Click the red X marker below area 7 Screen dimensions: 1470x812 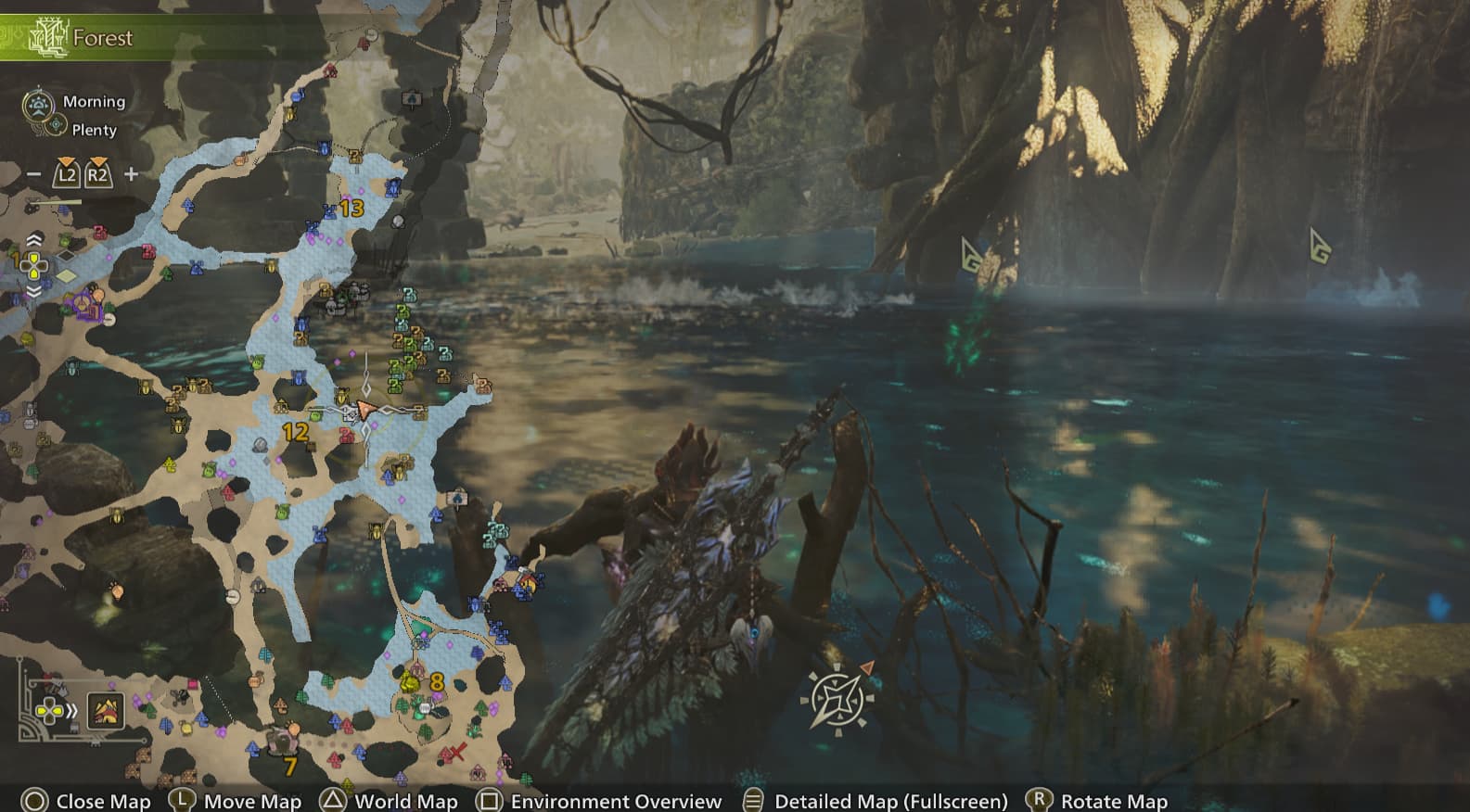[457, 752]
